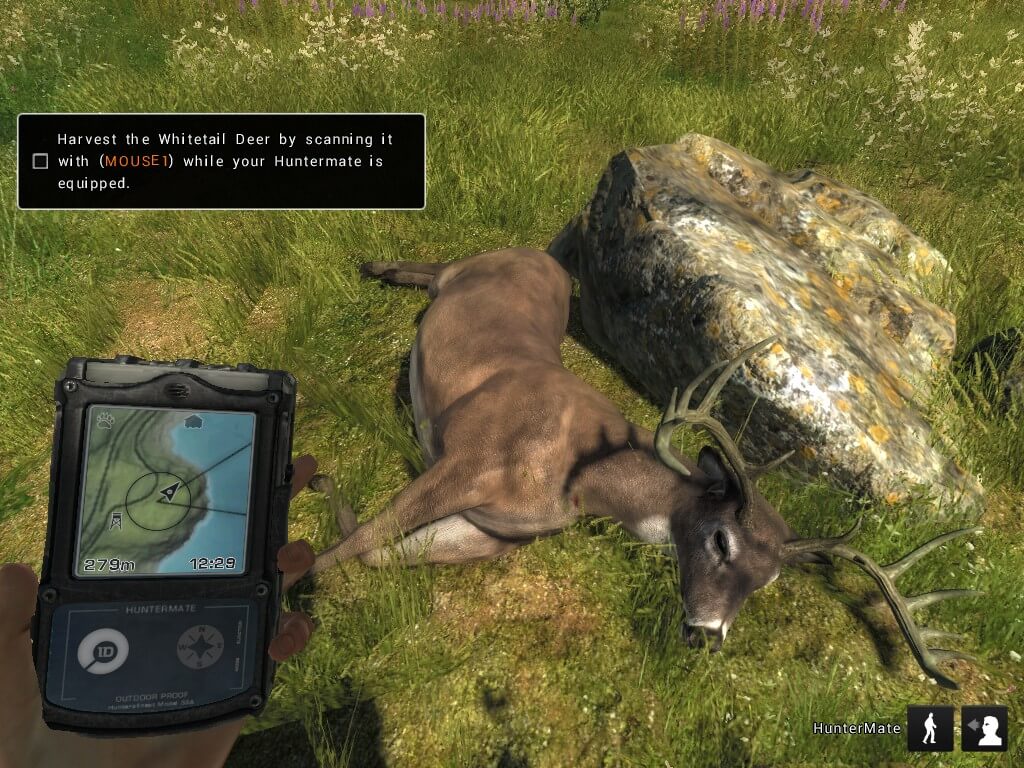Screen dimensions: 1024x768
Task: Click the Huntermate GPS map screen
Action: click(x=166, y=490)
